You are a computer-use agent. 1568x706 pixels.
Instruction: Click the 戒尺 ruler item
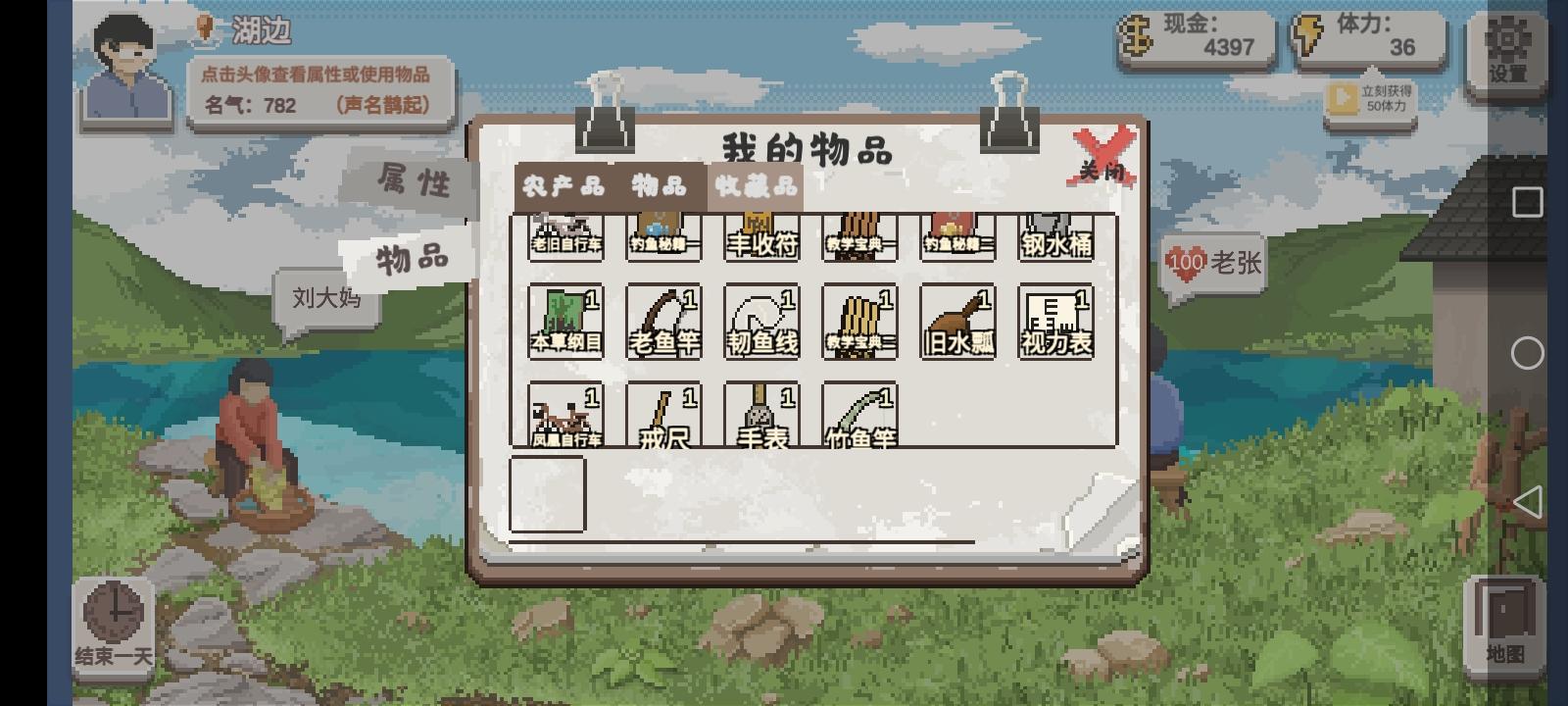[663, 417]
